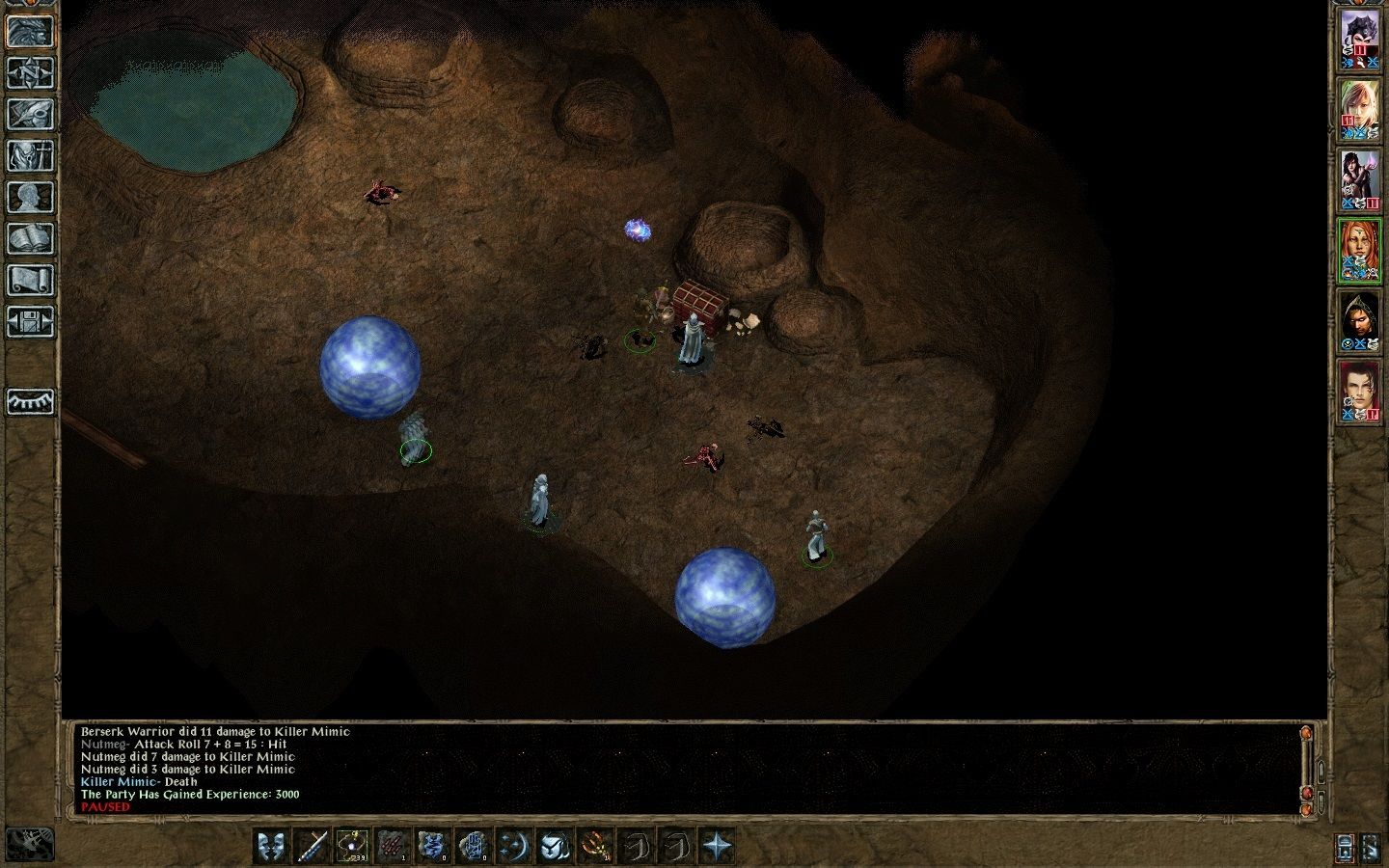Screen dimensions: 1389x868
Task: Open the mage spellbook
Action: click(x=30, y=239)
